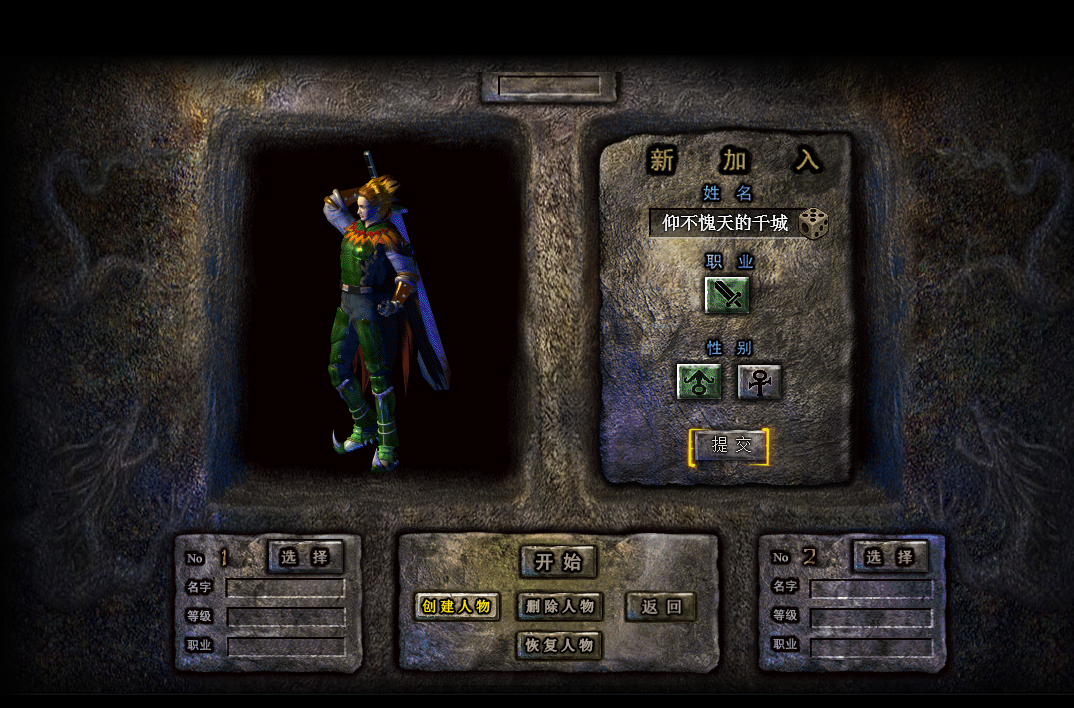The image size is (1074, 708).
Task: Select the crossed swords class icon
Action: click(x=727, y=295)
